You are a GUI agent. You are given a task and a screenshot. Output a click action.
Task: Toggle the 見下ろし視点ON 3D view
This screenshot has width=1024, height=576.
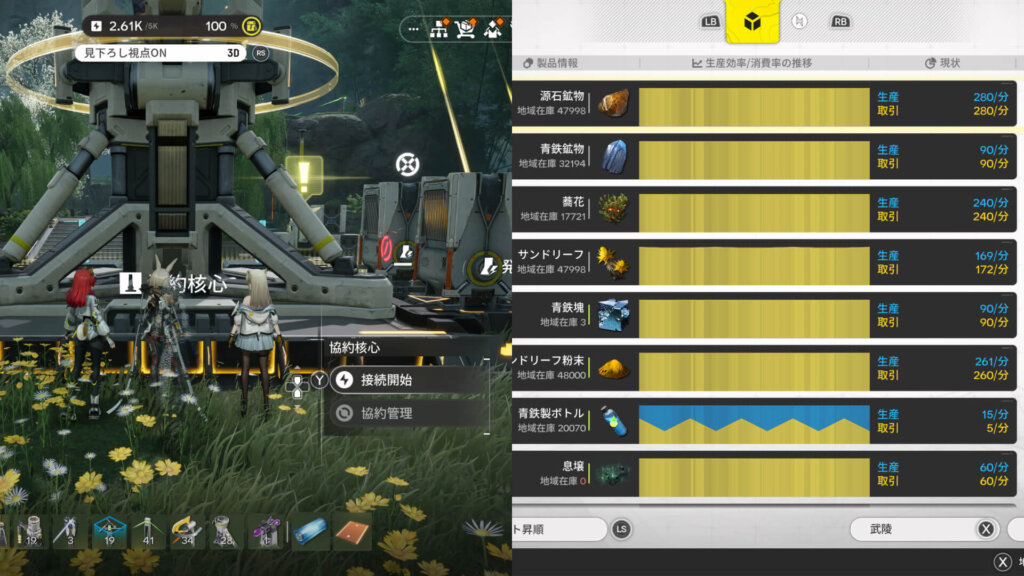[160, 53]
